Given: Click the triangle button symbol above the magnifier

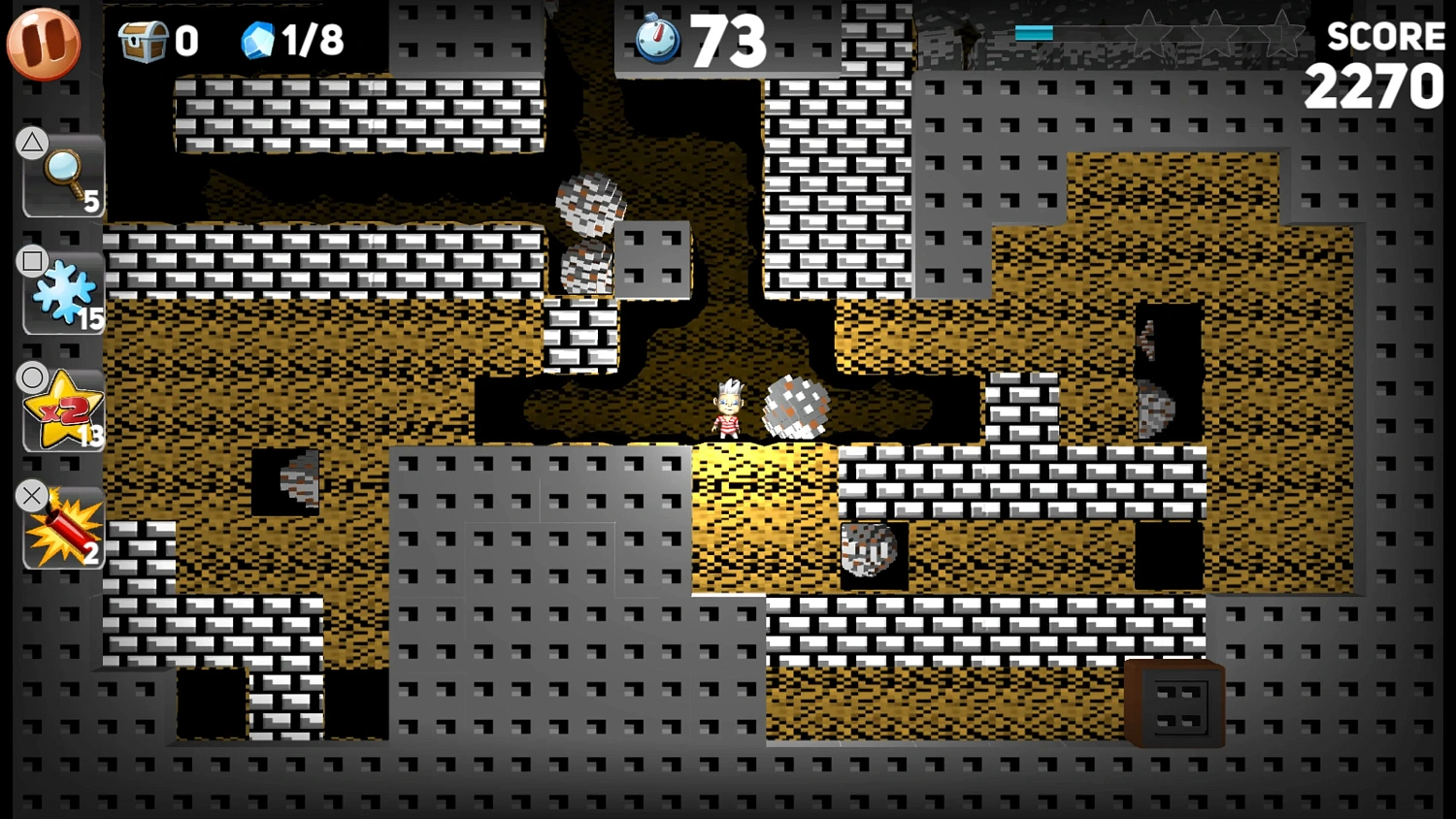Looking at the screenshot, I should (32, 142).
